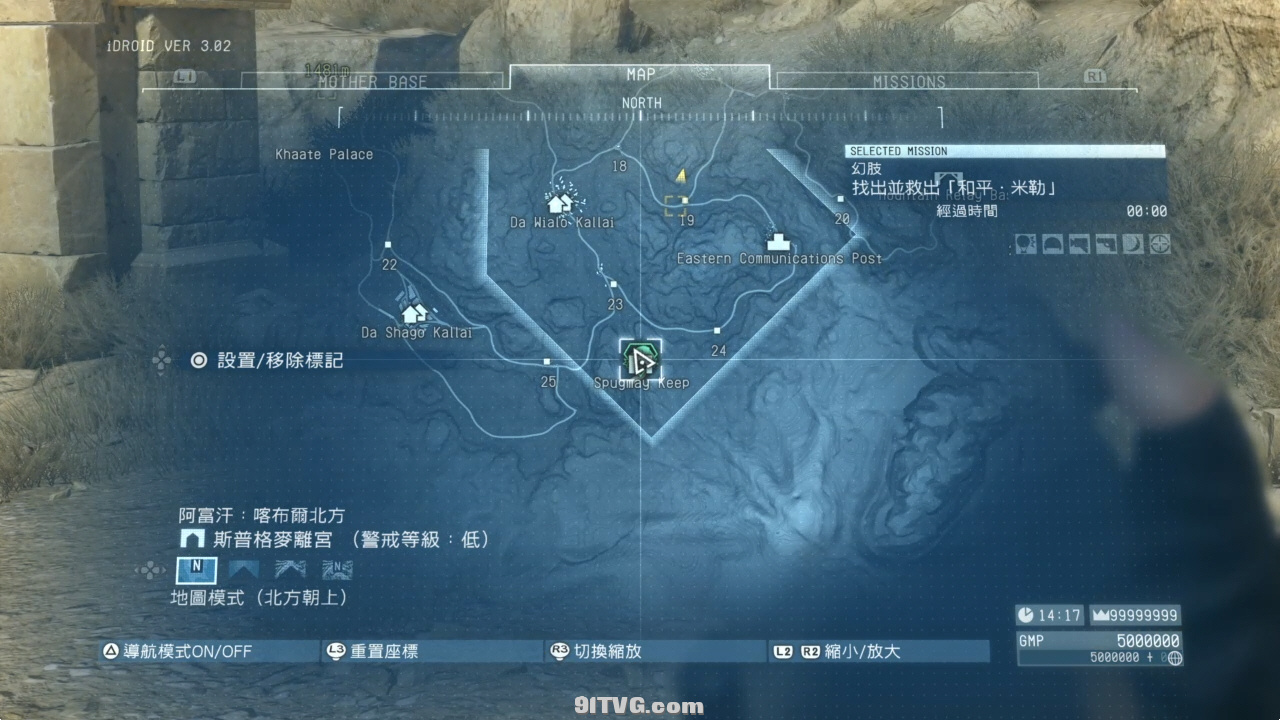Select the north-up map mode icon
The width and height of the screenshot is (1280, 720).
196,570
